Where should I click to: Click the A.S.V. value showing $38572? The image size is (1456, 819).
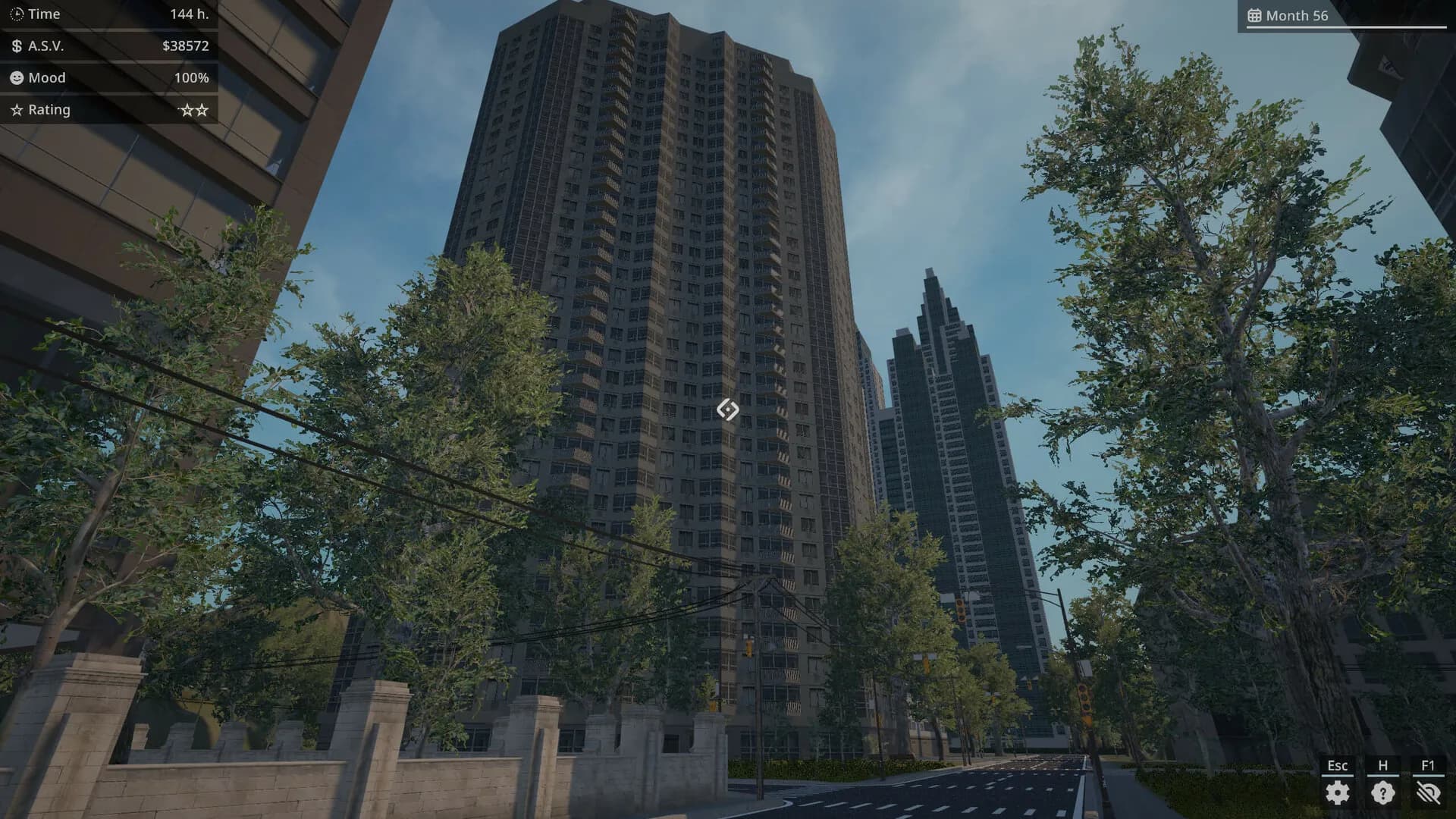pos(187,45)
